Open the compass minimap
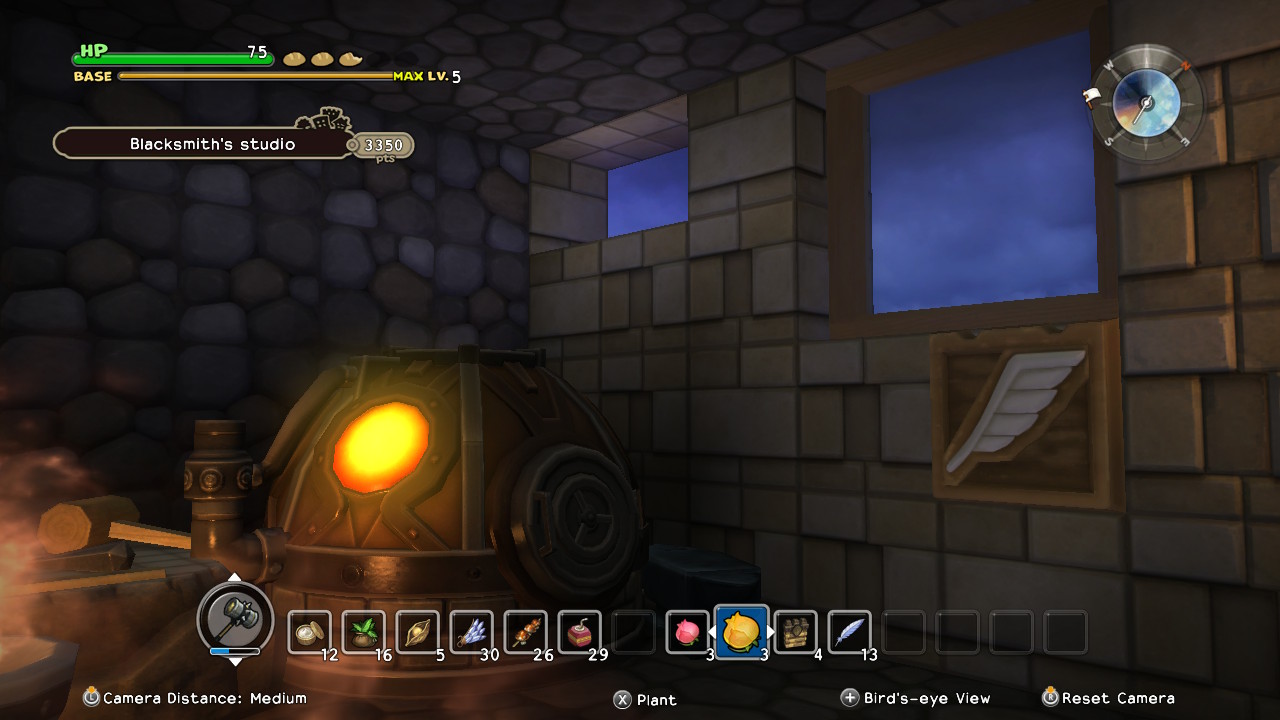Viewport: 1280px width, 720px height. point(1146,103)
